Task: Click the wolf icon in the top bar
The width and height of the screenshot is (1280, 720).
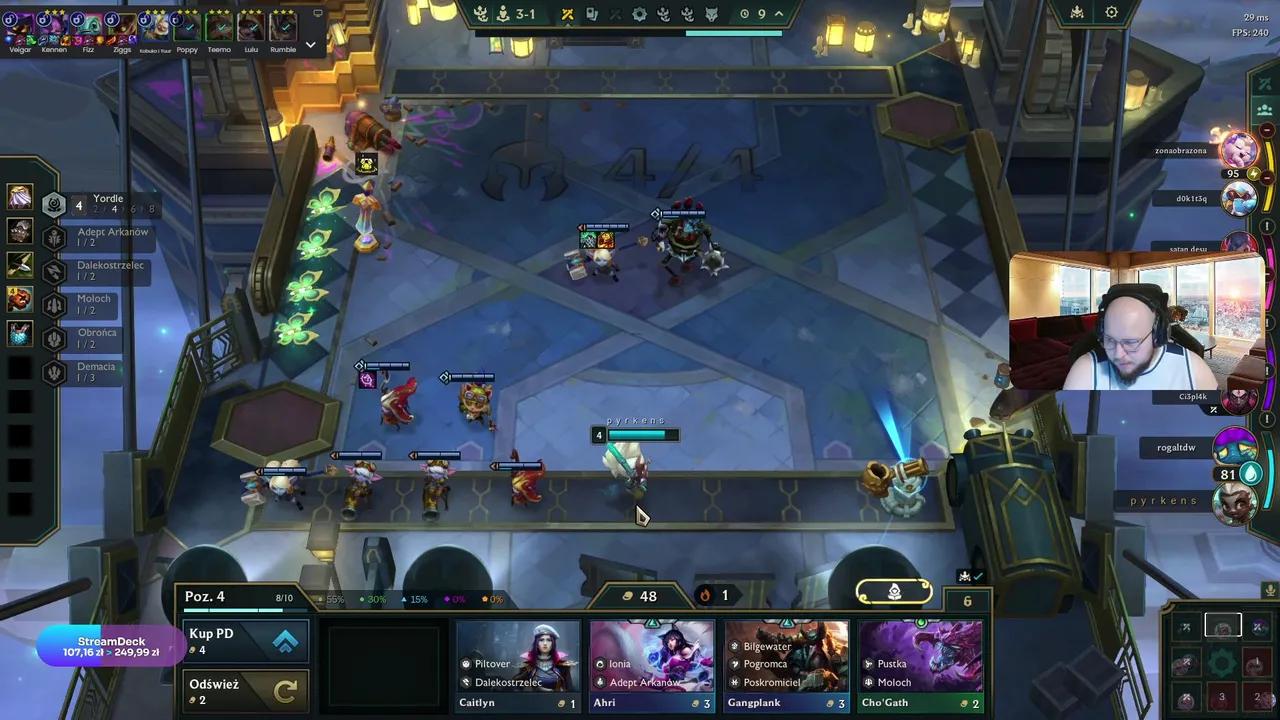Action: pyautogui.click(x=711, y=13)
